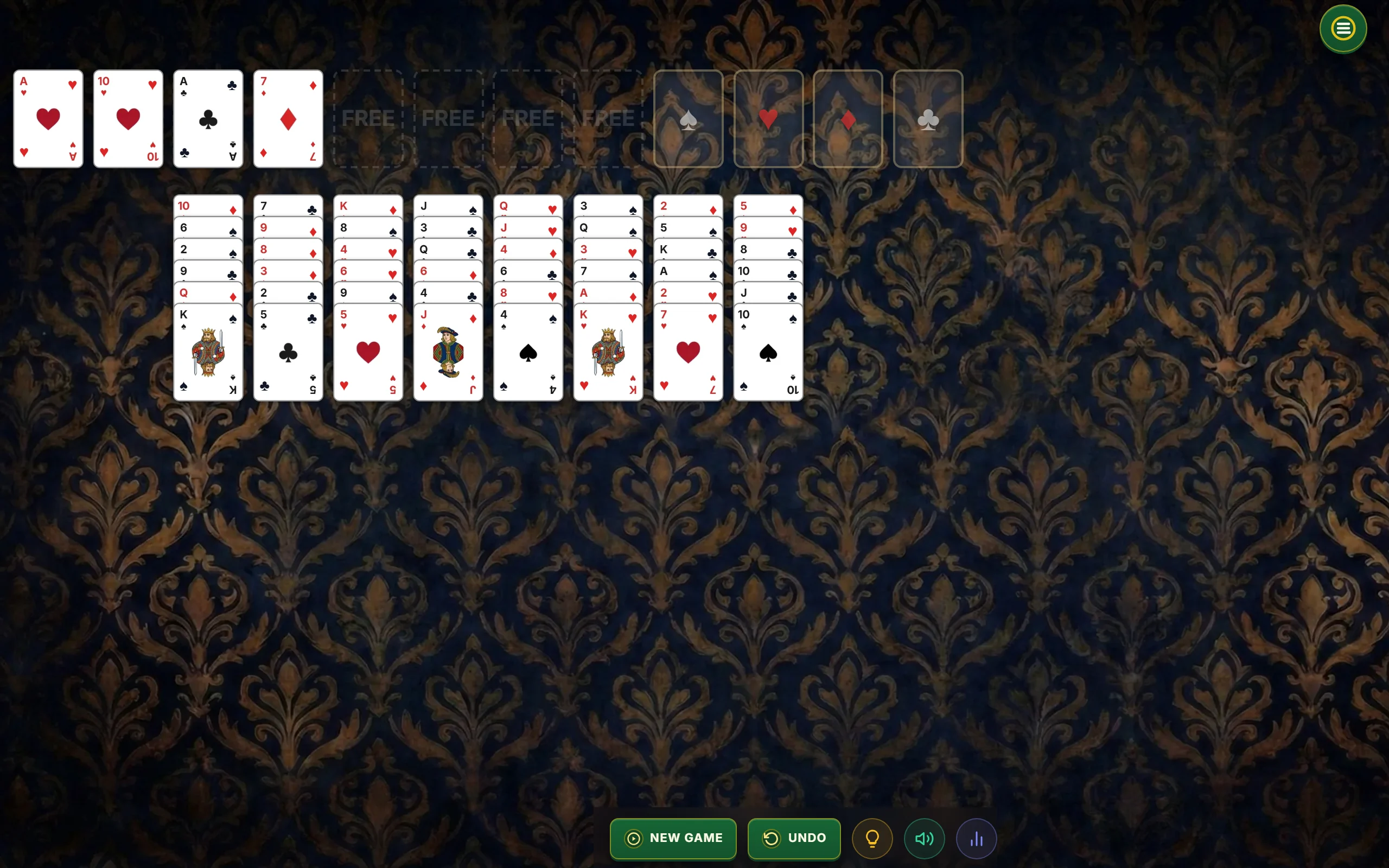Select the club foundation pile

pos(927,119)
